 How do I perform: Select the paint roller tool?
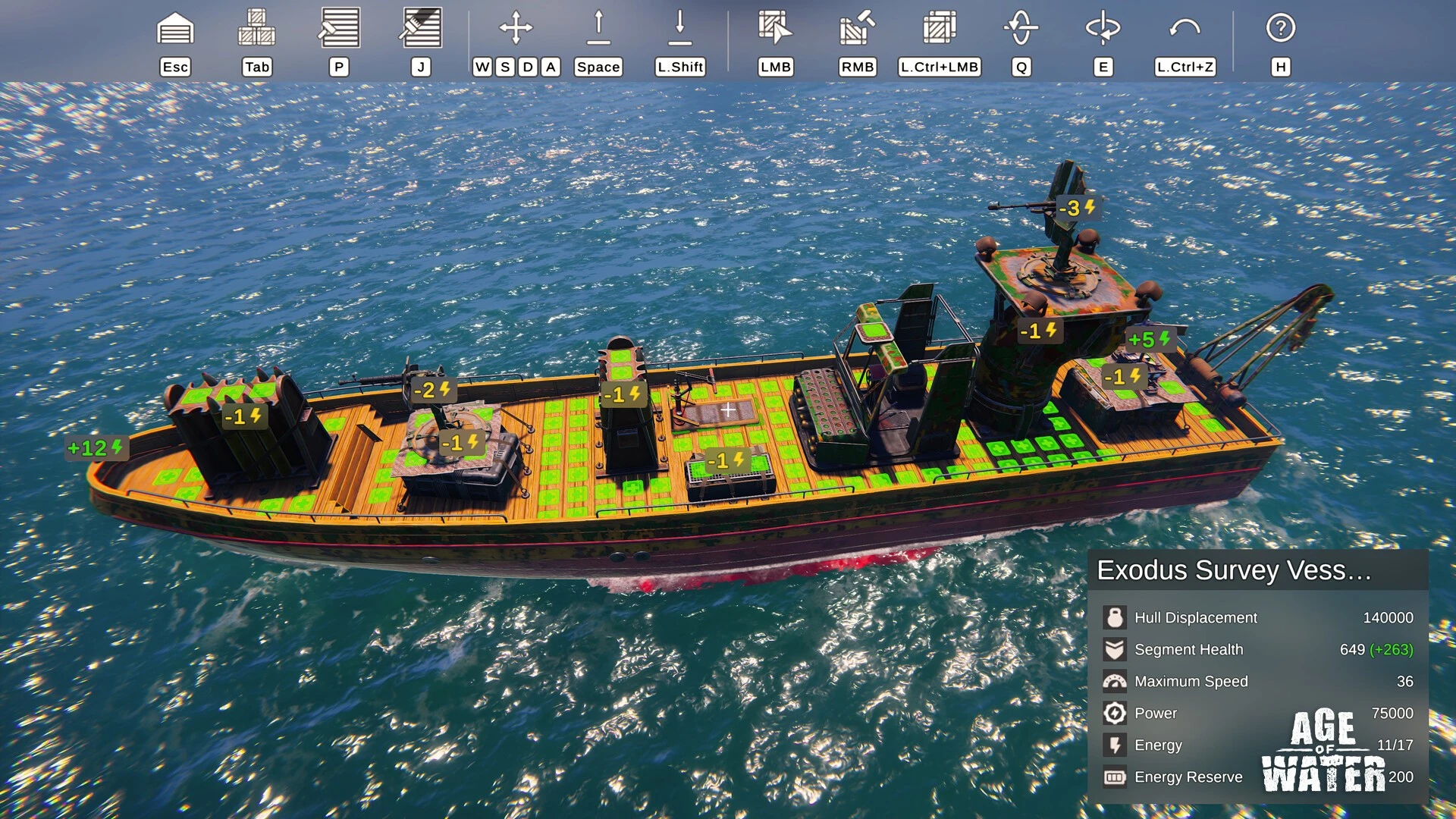(x=339, y=29)
